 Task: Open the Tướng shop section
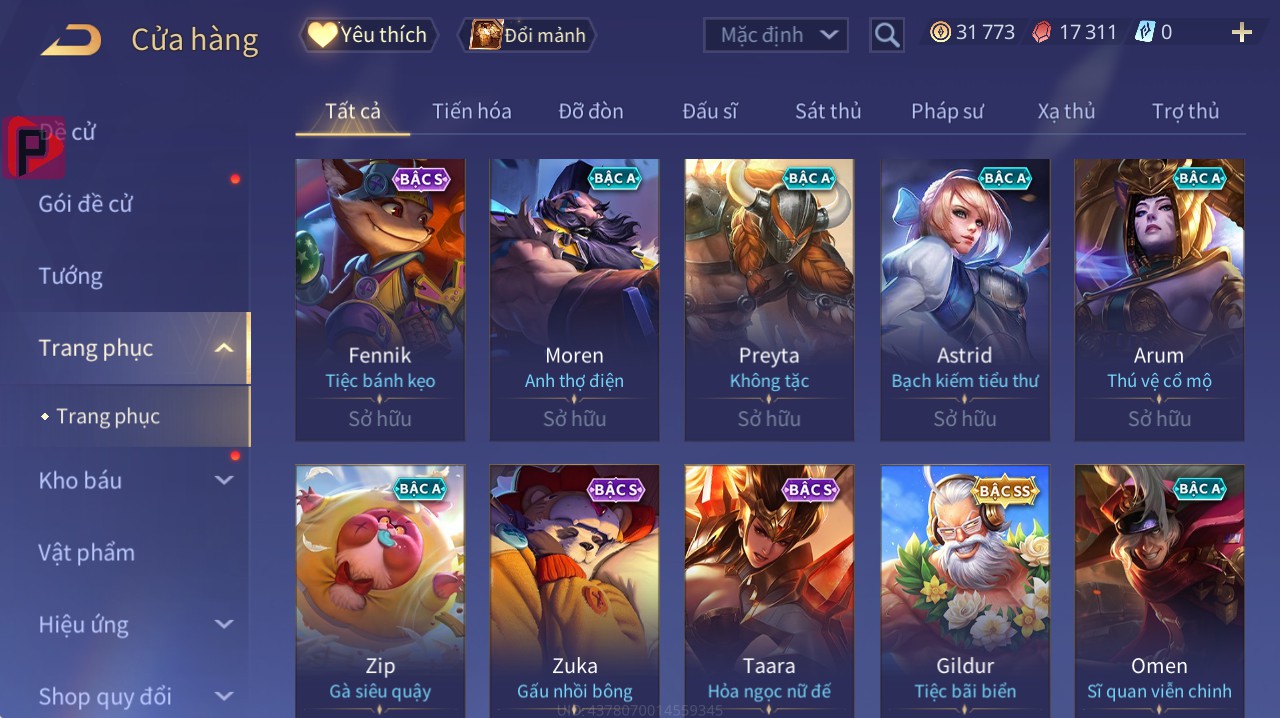pos(71,276)
